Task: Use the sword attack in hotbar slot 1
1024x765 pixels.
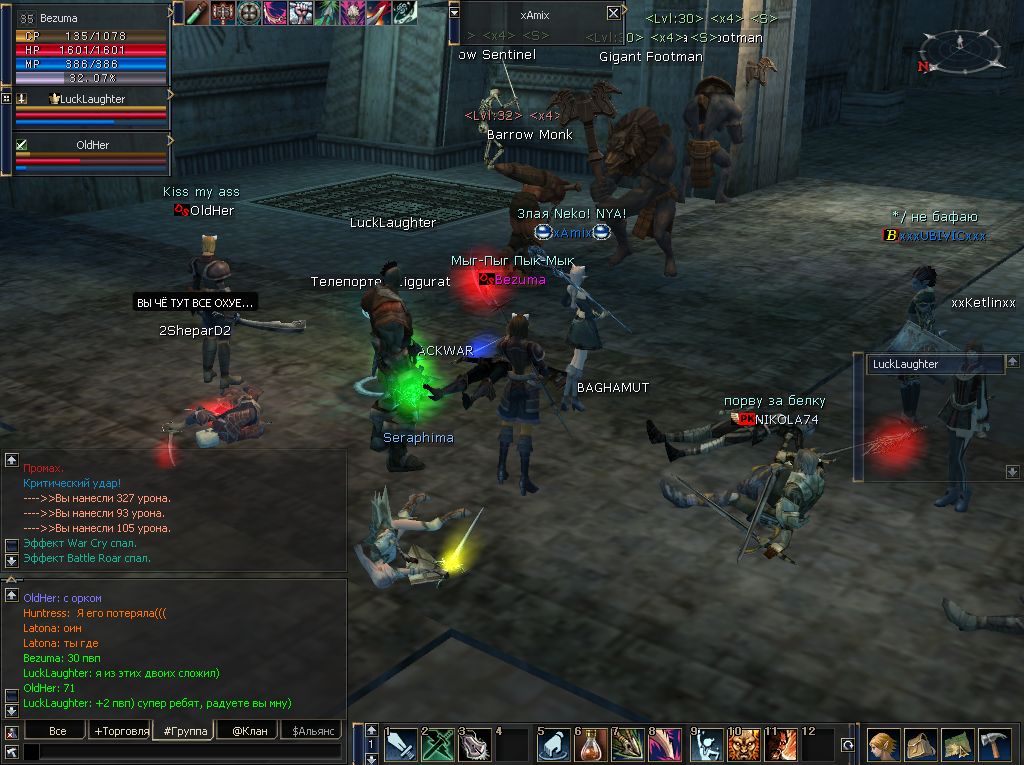Action: pyautogui.click(x=401, y=745)
